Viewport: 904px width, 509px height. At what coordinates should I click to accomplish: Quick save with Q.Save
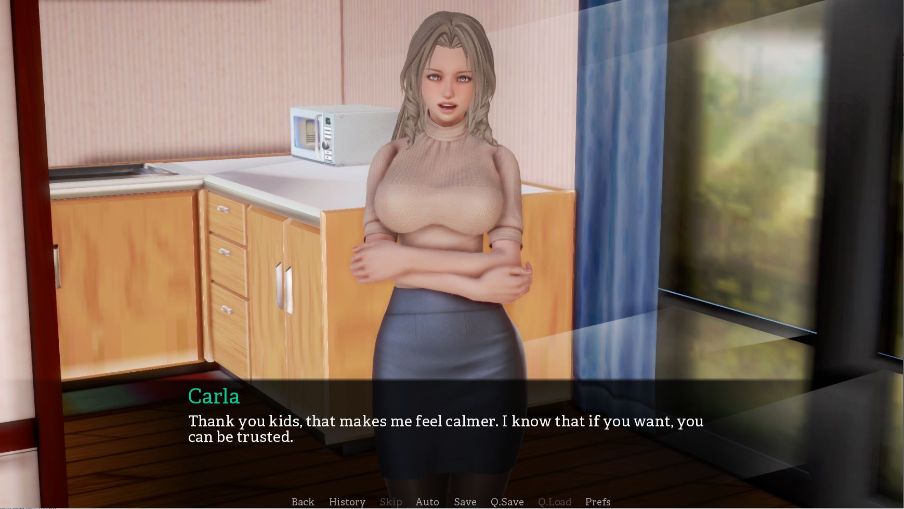coord(508,502)
